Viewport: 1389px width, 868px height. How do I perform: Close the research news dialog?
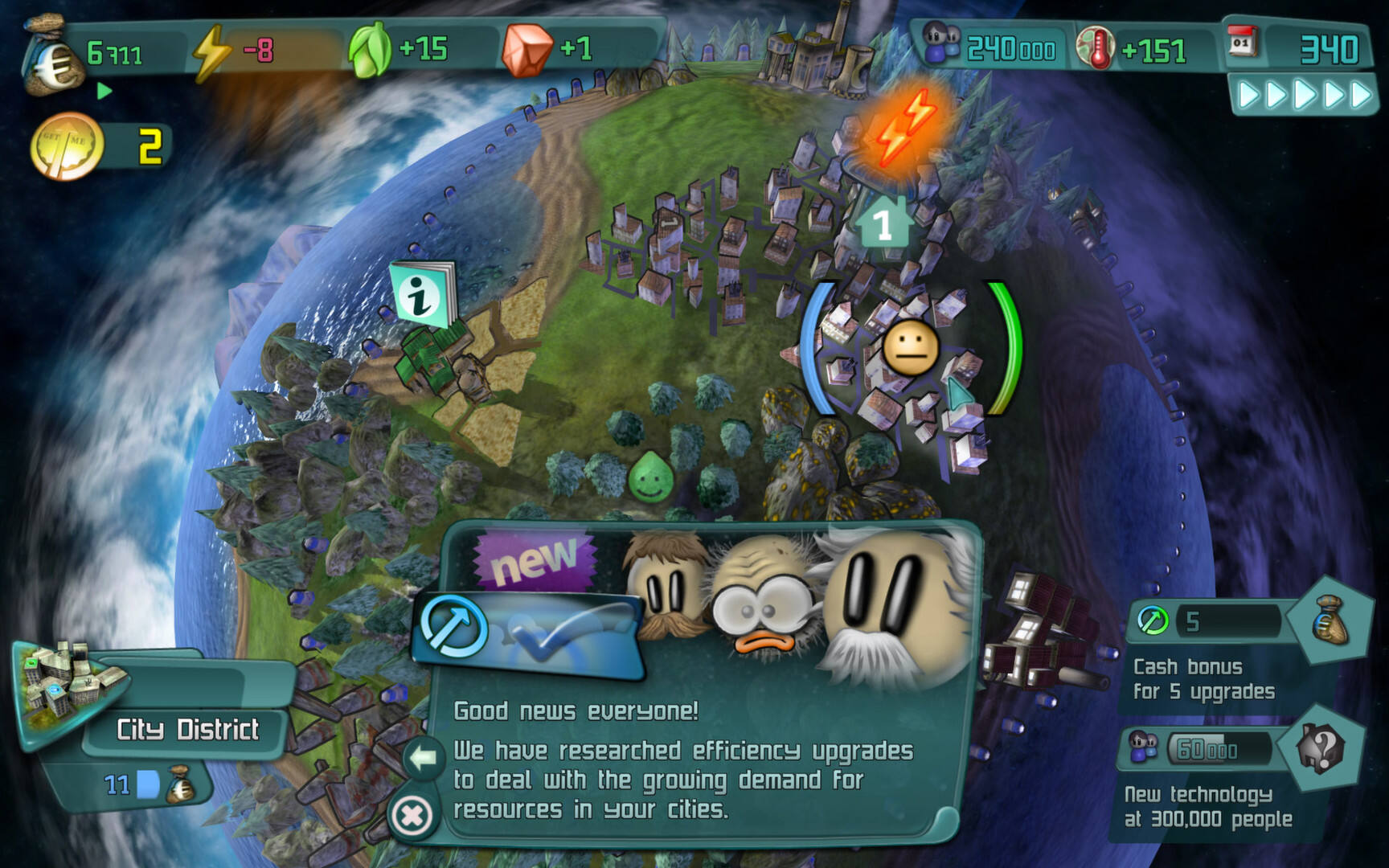[412, 816]
